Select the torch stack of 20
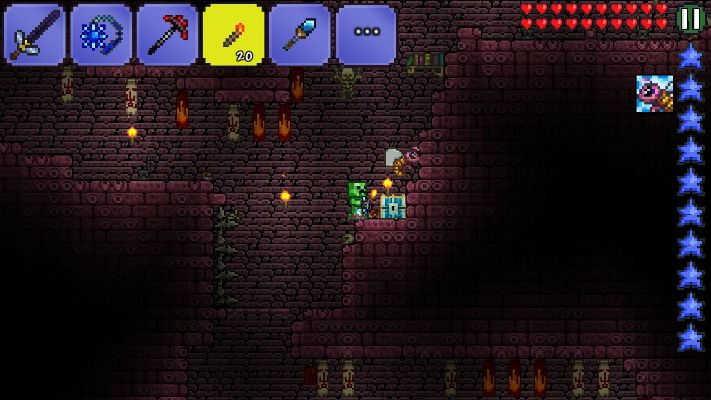This screenshot has height=400, width=711. tap(233, 35)
